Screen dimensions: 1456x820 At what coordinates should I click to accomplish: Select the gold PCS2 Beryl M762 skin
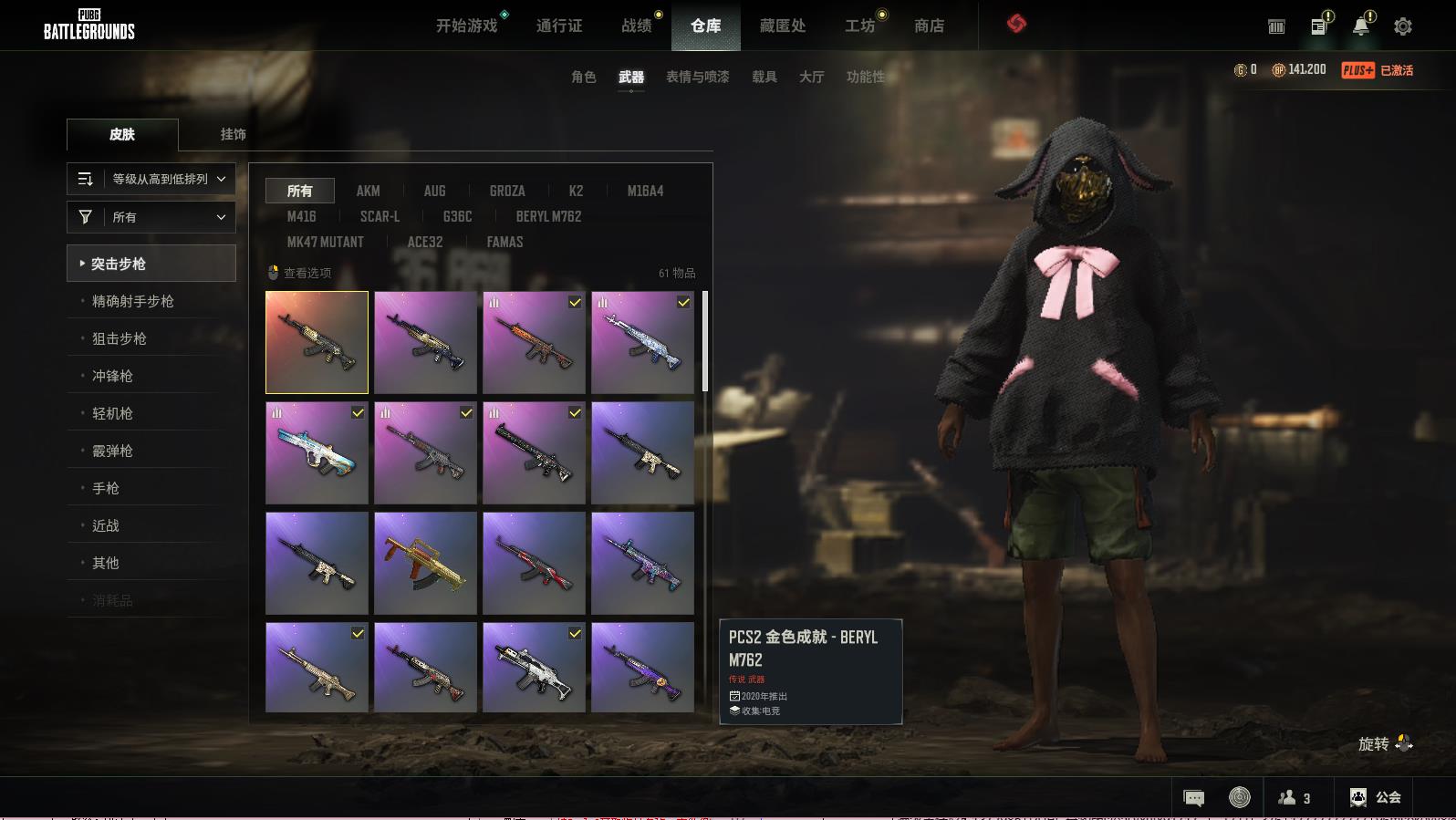(x=317, y=342)
